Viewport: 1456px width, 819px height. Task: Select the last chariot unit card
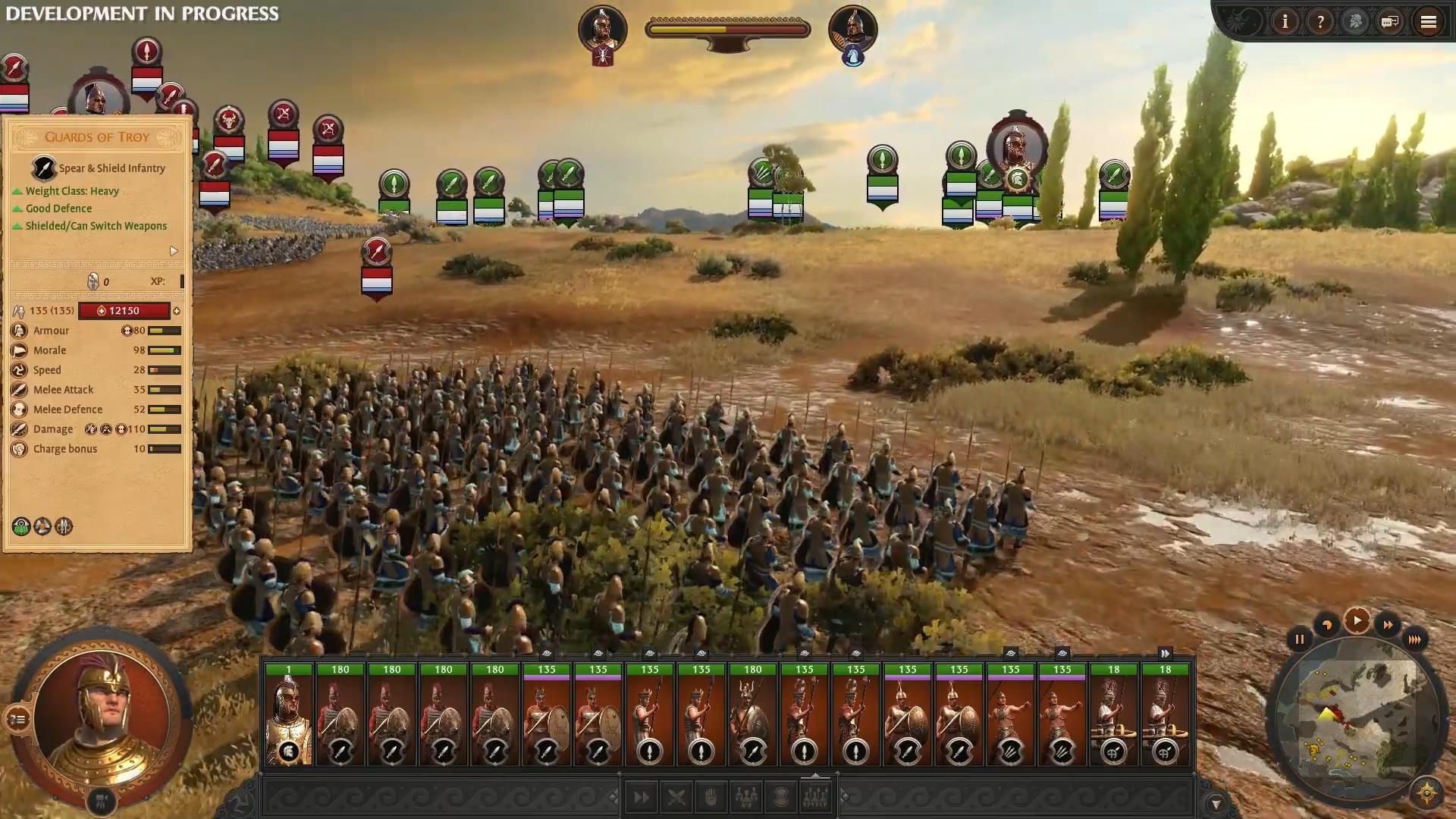point(1165,714)
